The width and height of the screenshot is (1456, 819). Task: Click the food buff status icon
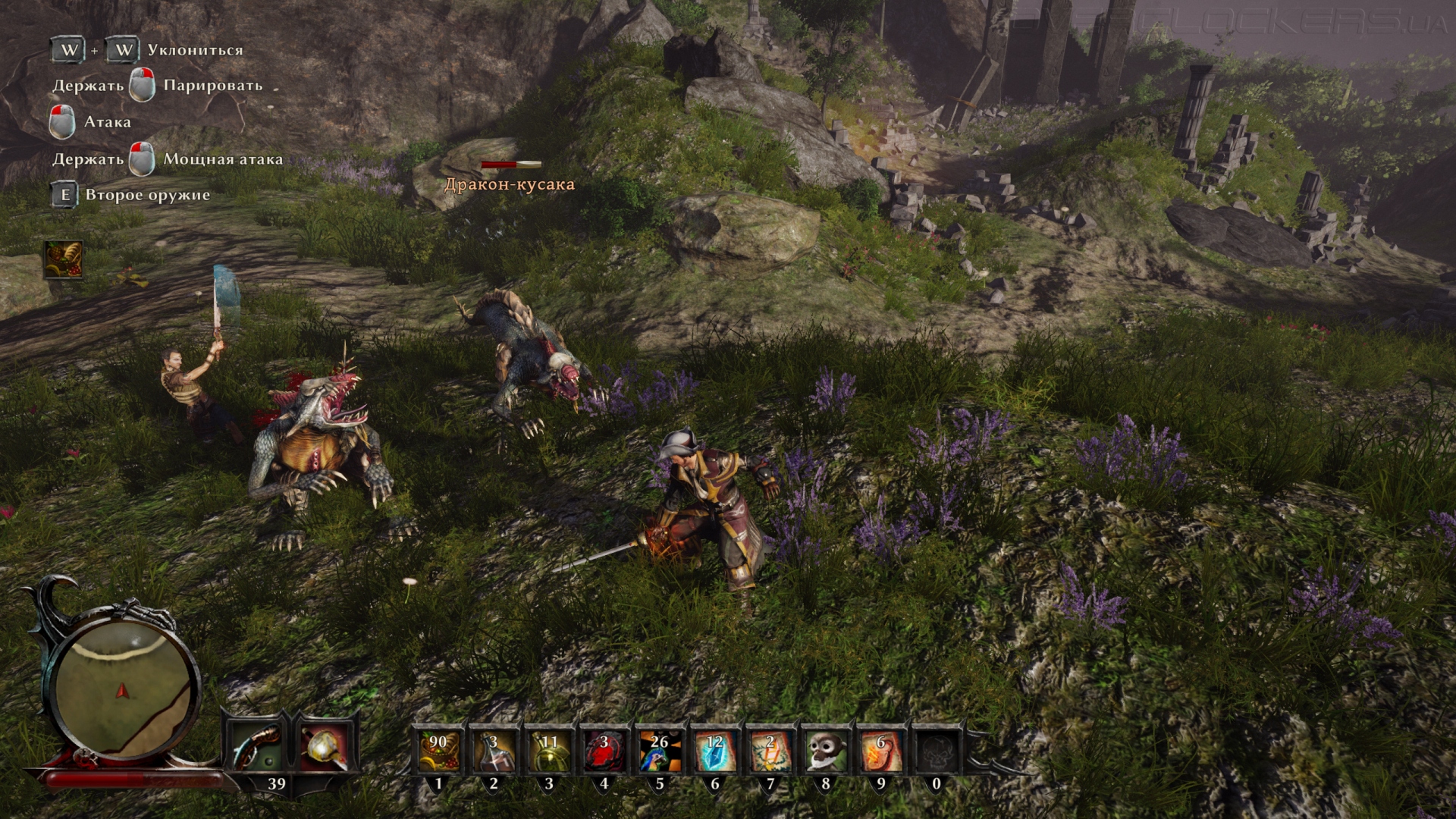tap(64, 259)
